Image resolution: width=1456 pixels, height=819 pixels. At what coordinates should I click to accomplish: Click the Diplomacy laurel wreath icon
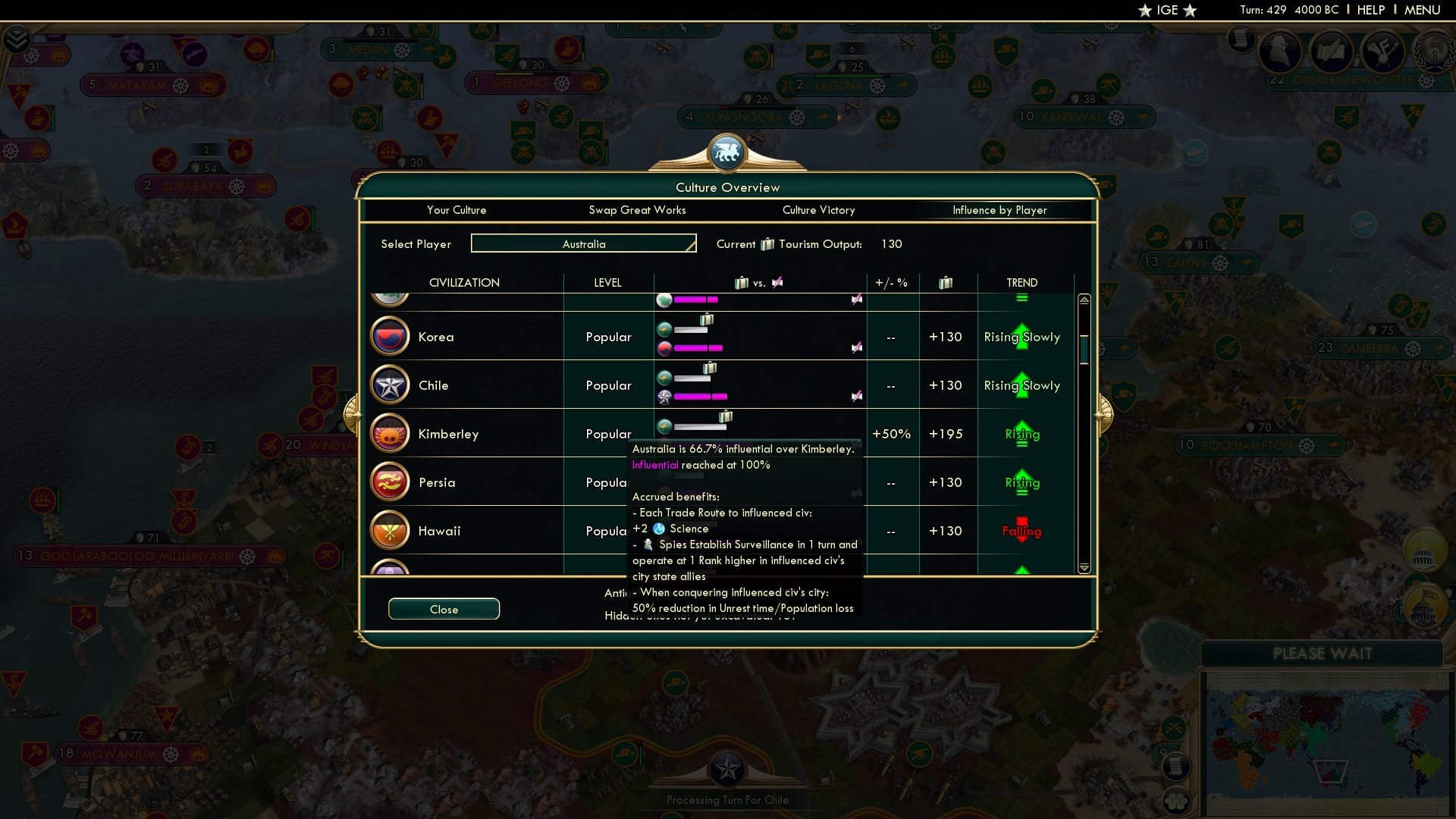pyautogui.click(x=1436, y=53)
